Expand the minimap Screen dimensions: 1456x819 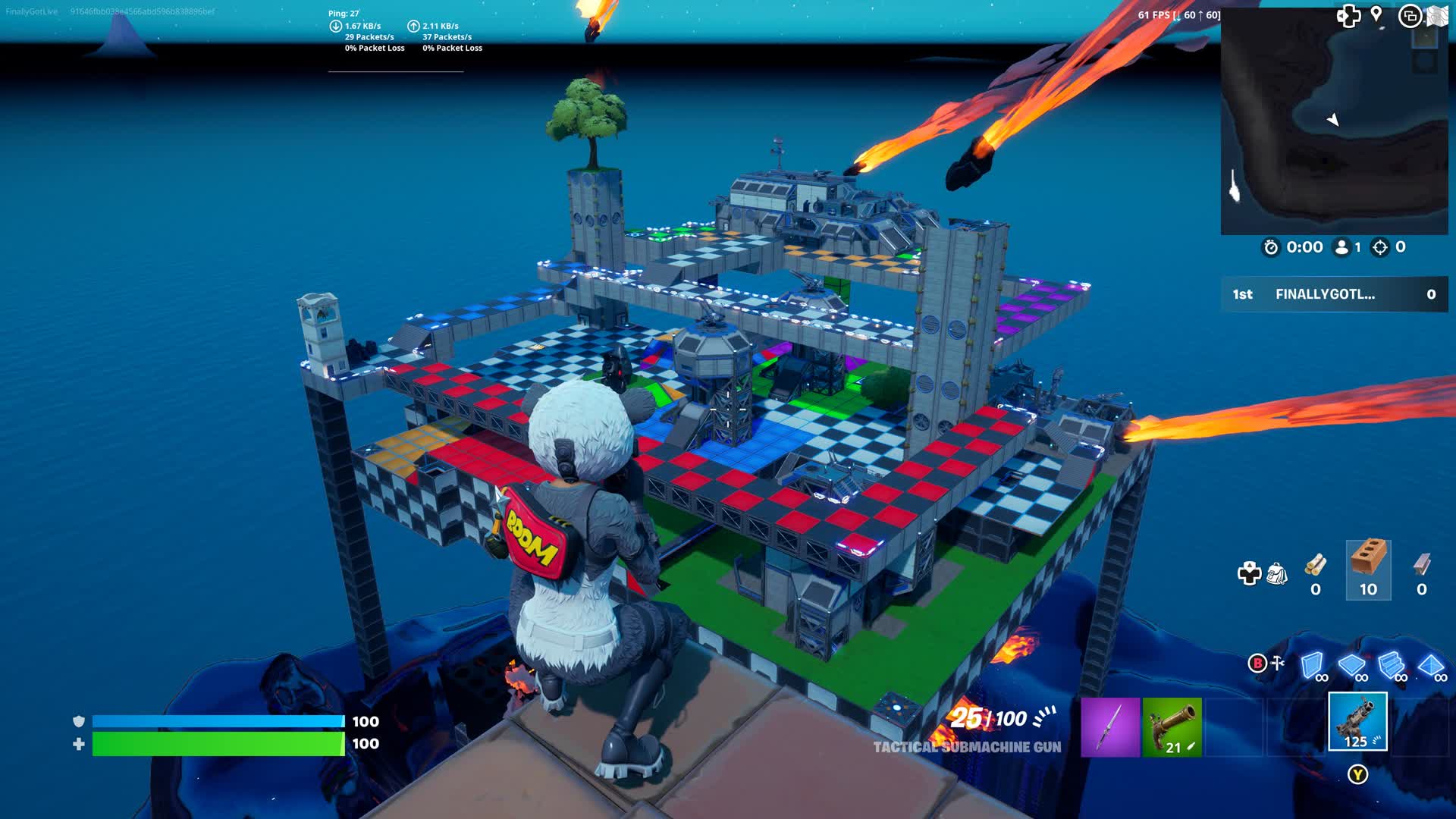[x=1336, y=121]
